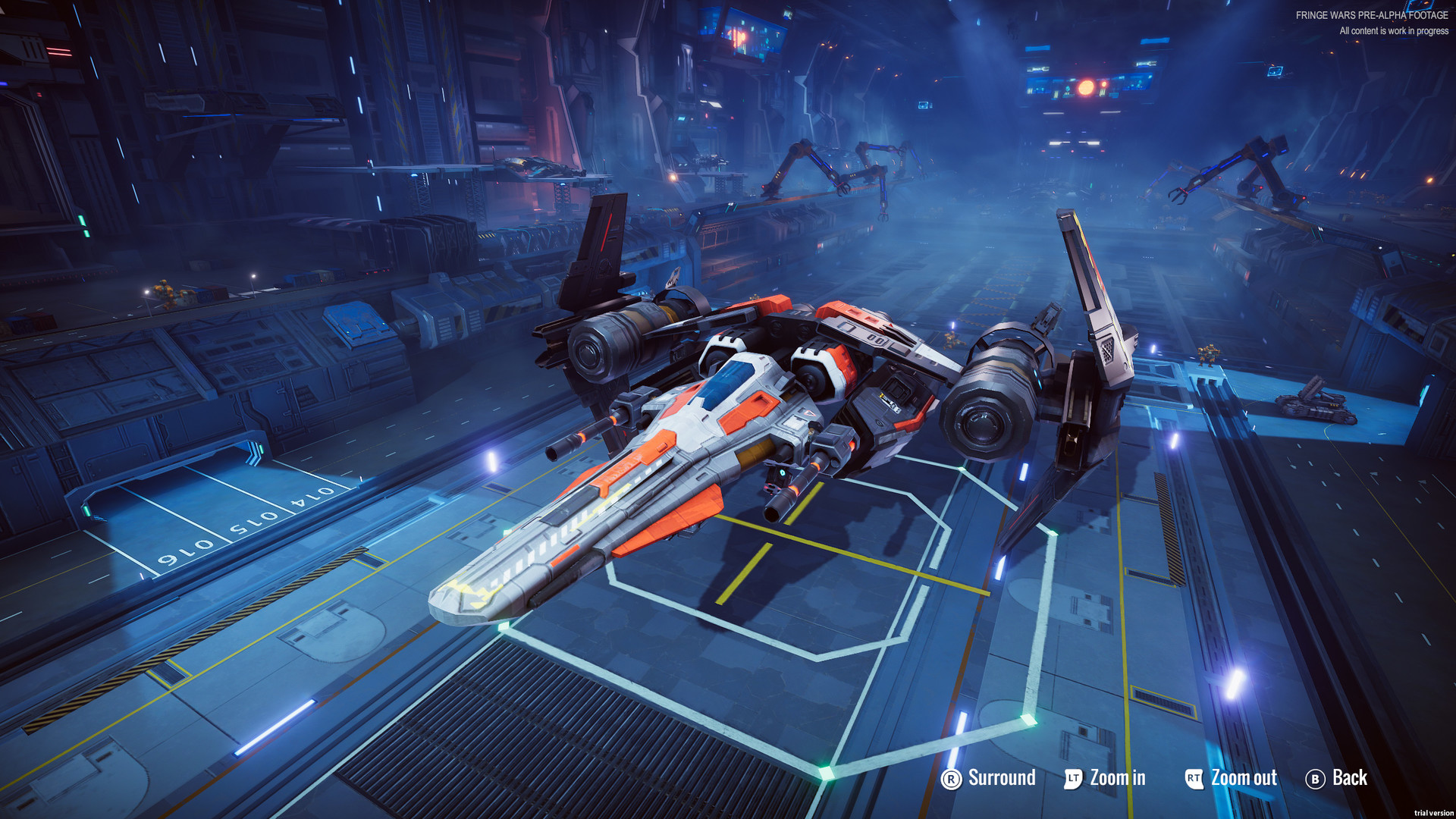Toggle Zoom out from the ship
Image resolution: width=1456 pixels, height=819 pixels.
pos(1243,778)
